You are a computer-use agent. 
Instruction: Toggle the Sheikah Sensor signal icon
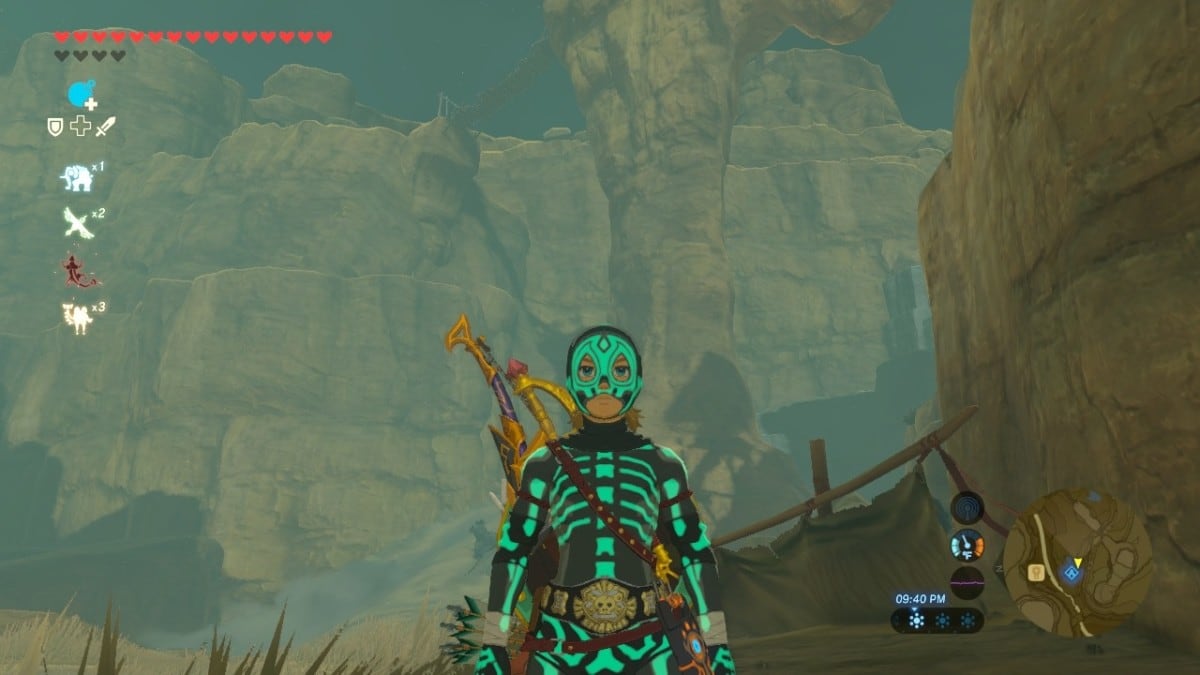click(x=966, y=507)
